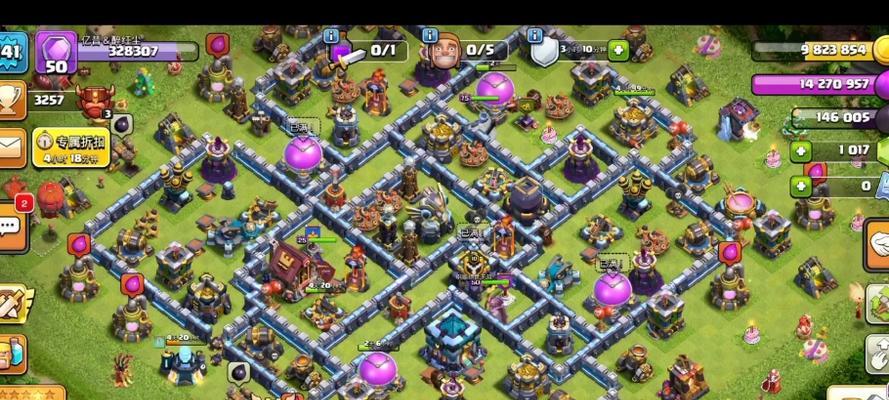Open the builder face button at bottom left

pos(10,351)
